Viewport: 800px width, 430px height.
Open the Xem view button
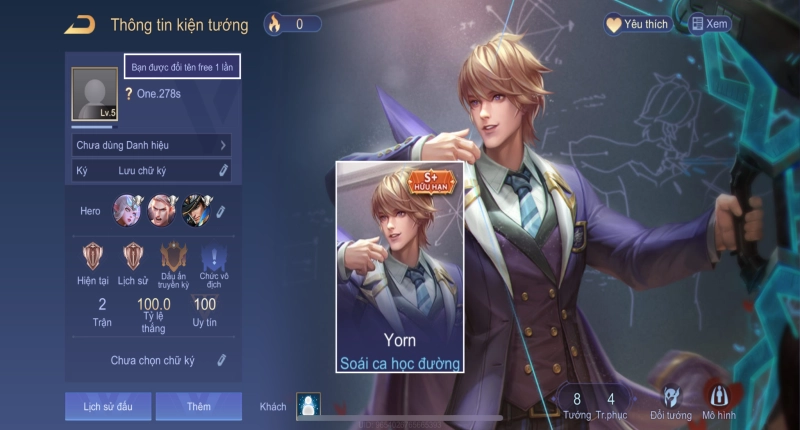tap(710, 24)
